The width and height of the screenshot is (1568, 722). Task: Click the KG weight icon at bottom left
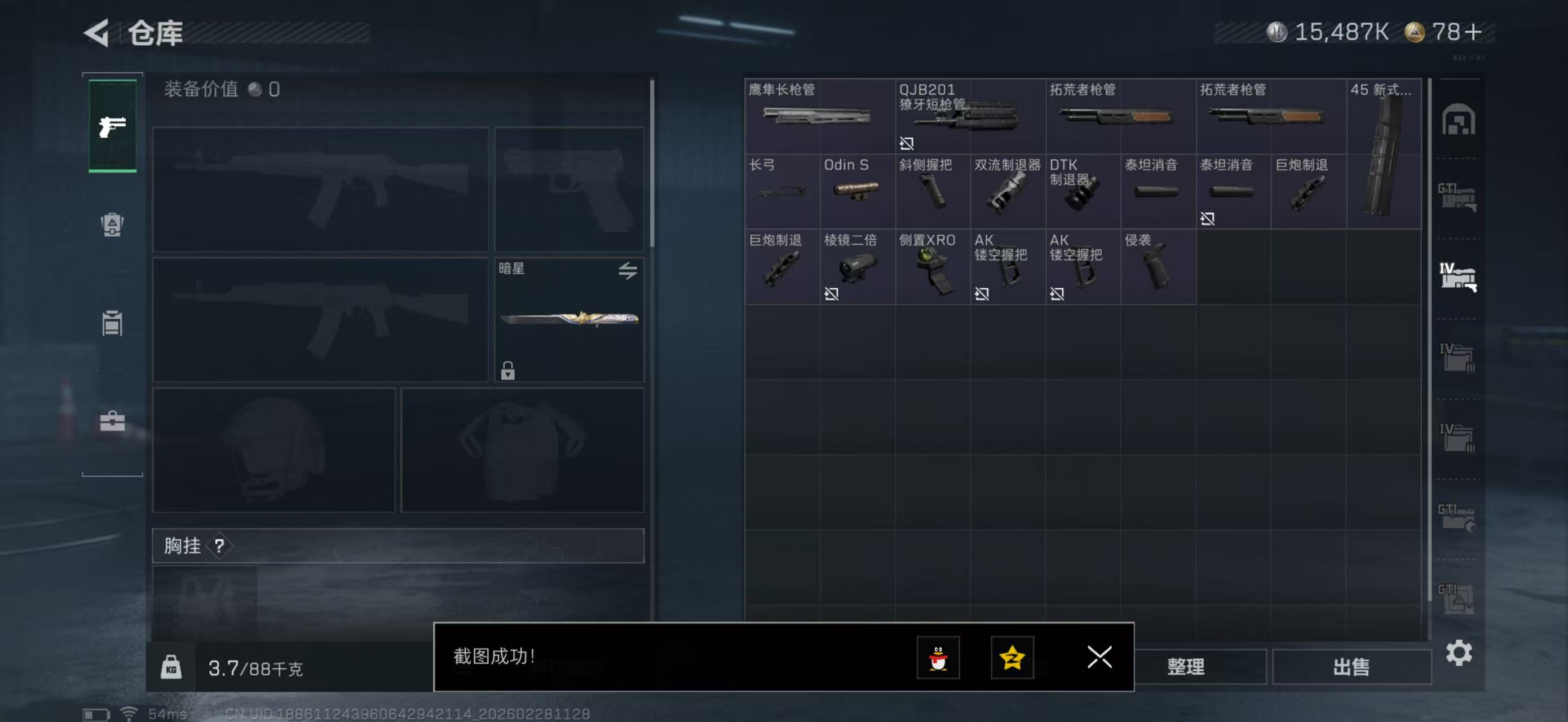coord(173,667)
